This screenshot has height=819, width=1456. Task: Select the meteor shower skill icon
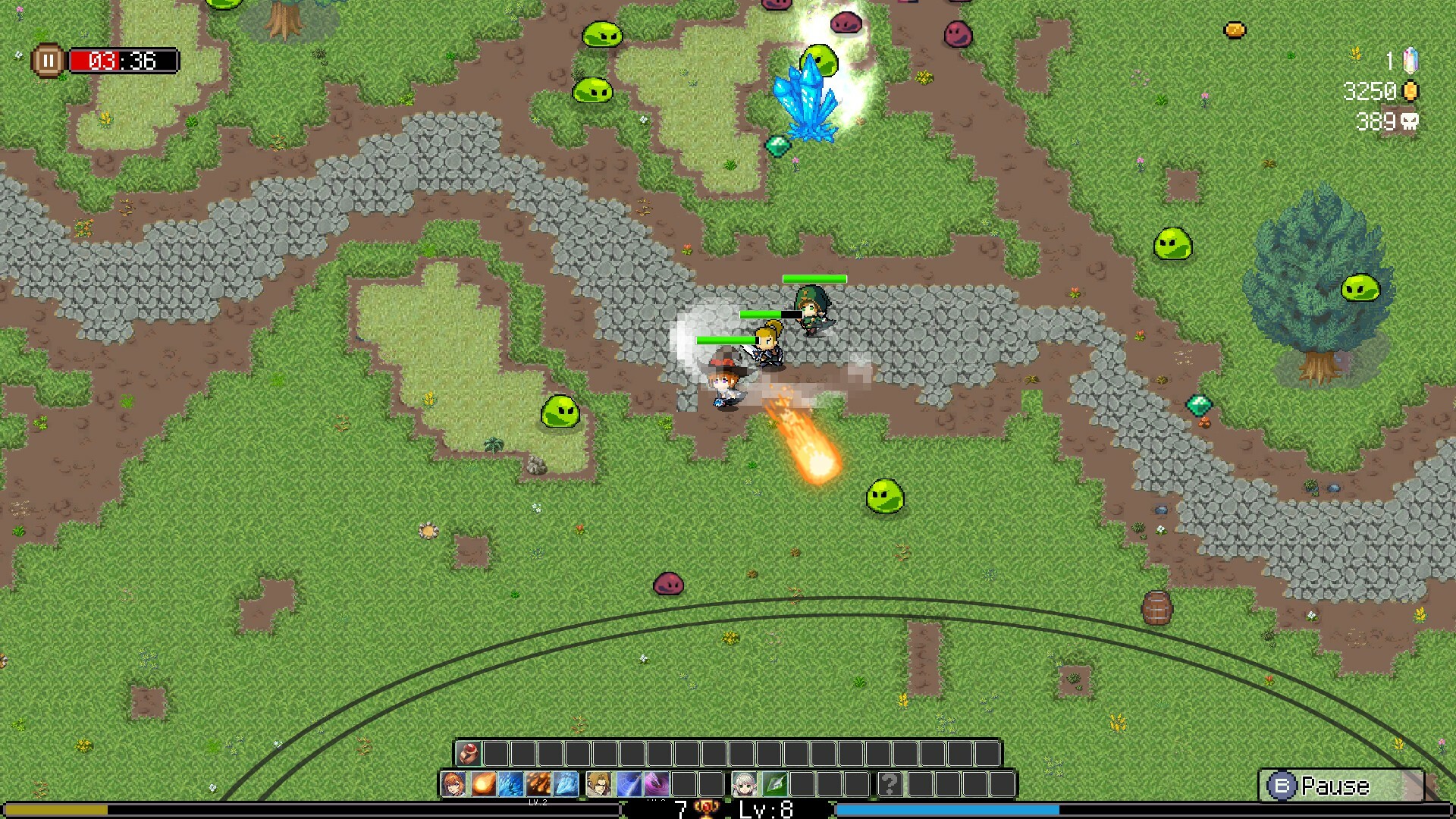(x=541, y=785)
